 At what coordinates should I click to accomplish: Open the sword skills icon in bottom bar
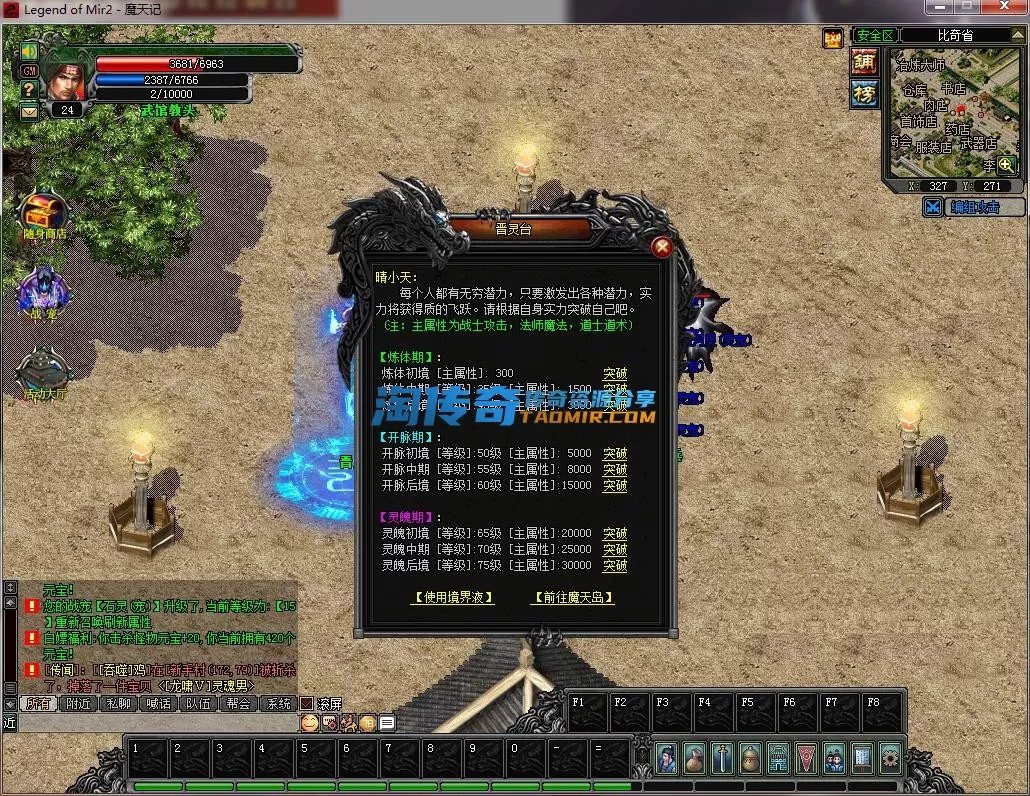722,758
